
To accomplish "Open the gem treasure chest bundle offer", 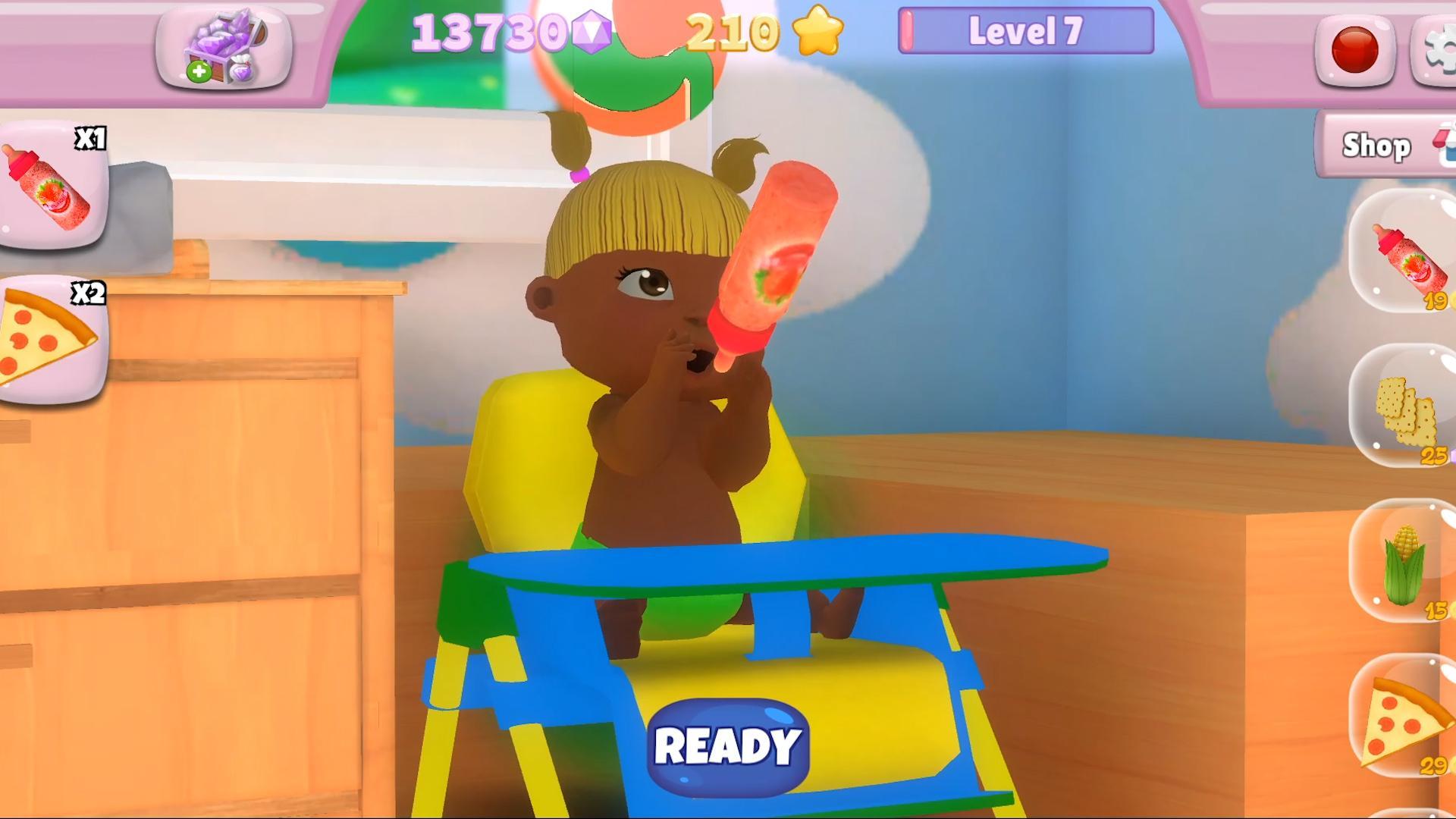I will [x=225, y=47].
